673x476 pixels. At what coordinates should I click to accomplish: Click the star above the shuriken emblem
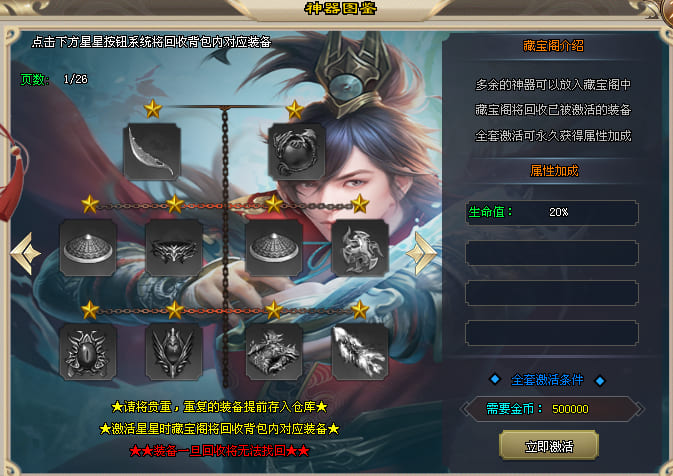pyautogui.click(x=360, y=205)
